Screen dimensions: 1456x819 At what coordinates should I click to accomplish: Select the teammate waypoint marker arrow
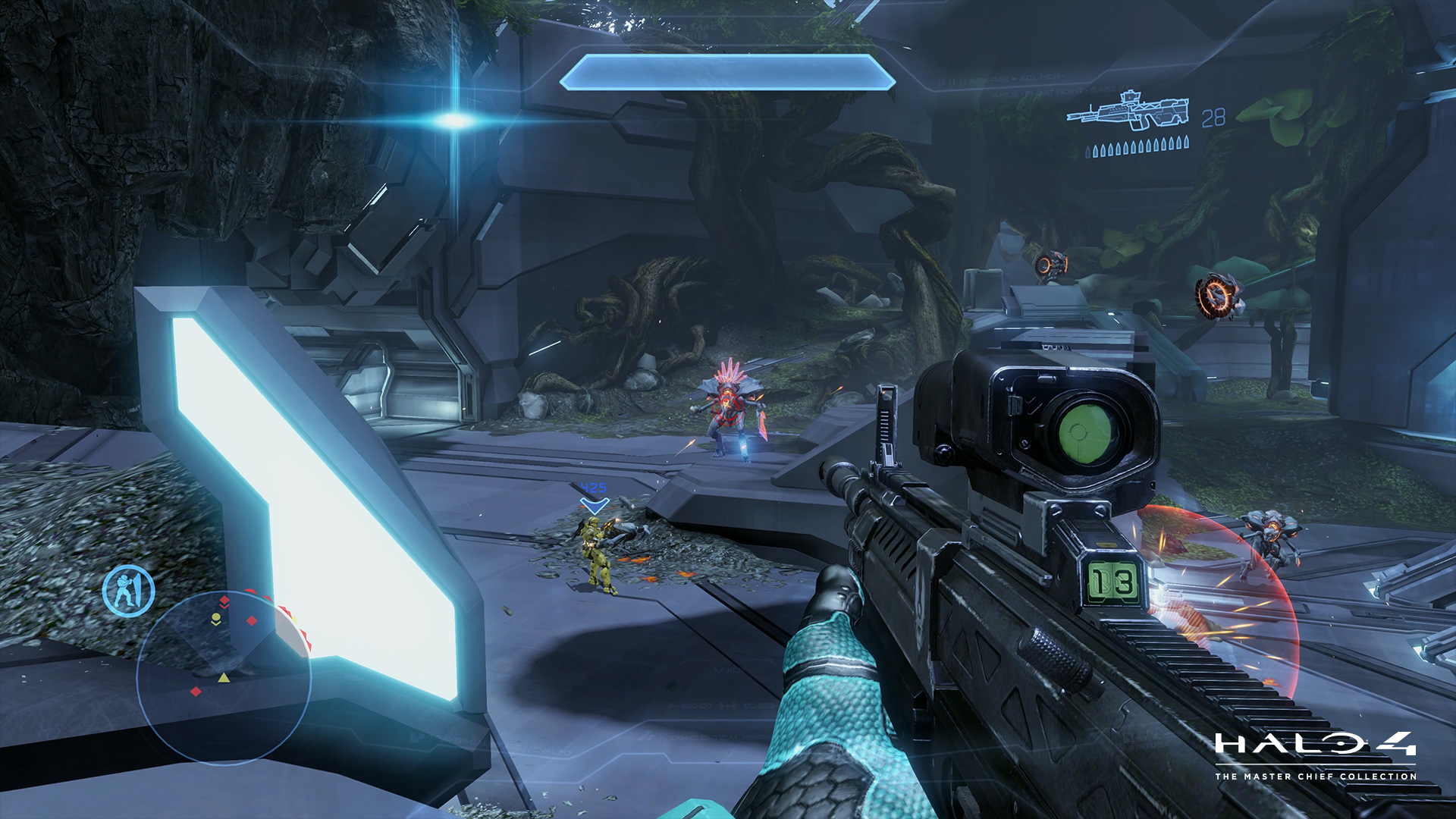click(x=594, y=505)
